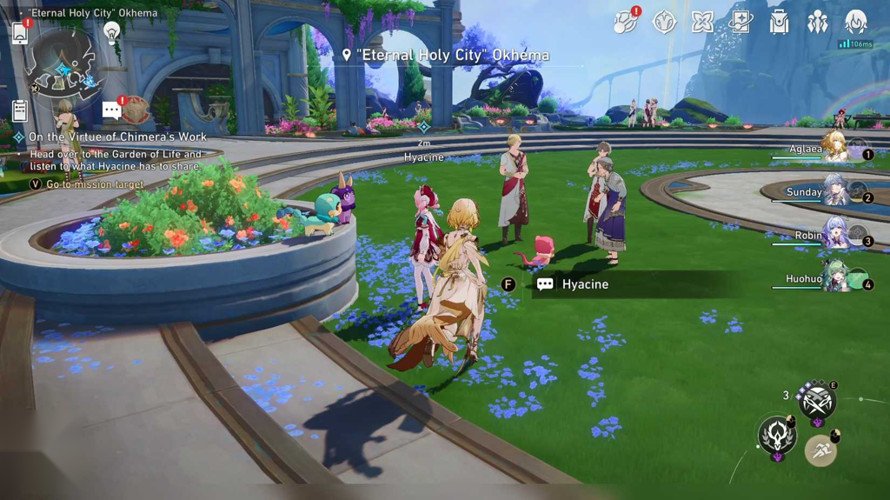The height and width of the screenshot is (500, 890).
Task: Toggle the sprint running button
Action: 821,449
